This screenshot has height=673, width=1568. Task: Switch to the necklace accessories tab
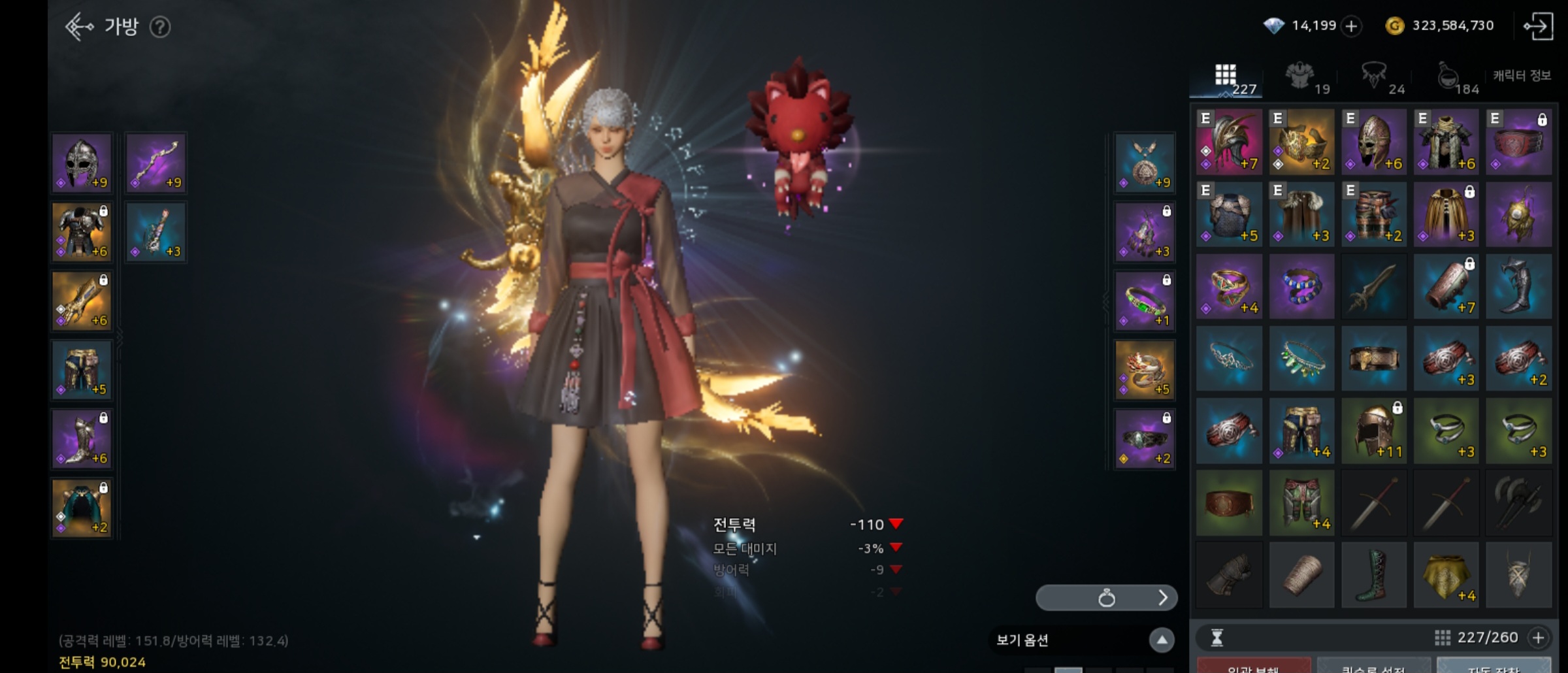(1375, 77)
